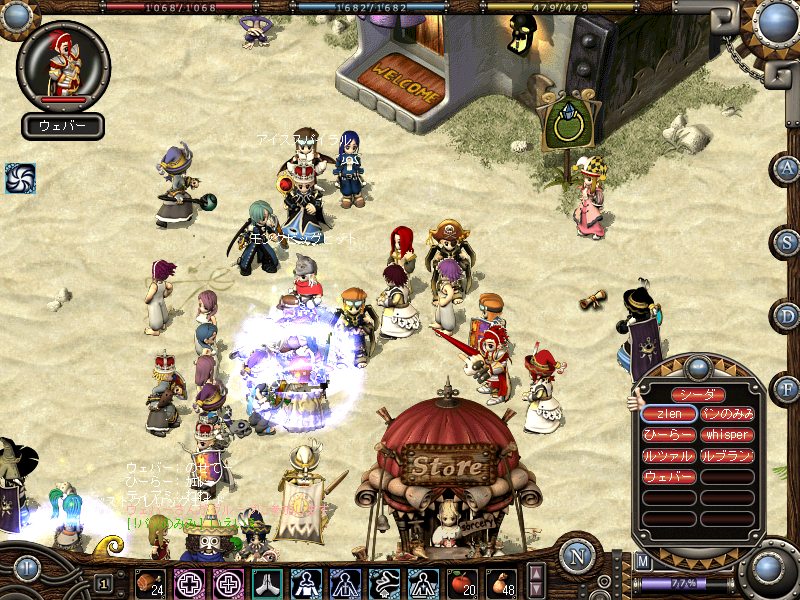Click the A round side button
This screenshot has width=800, height=600.
(787, 169)
